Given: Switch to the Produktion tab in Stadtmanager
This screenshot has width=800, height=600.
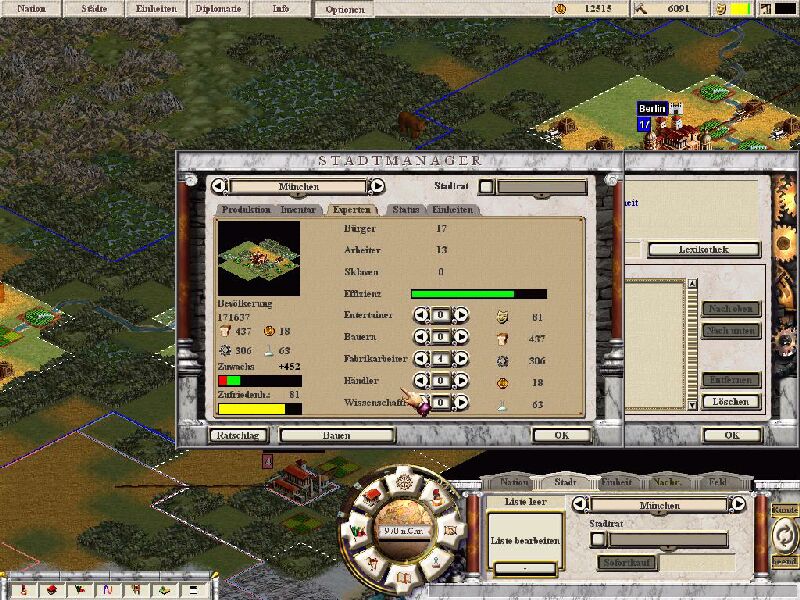Looking at the screenshot, I should click(246, 210).
